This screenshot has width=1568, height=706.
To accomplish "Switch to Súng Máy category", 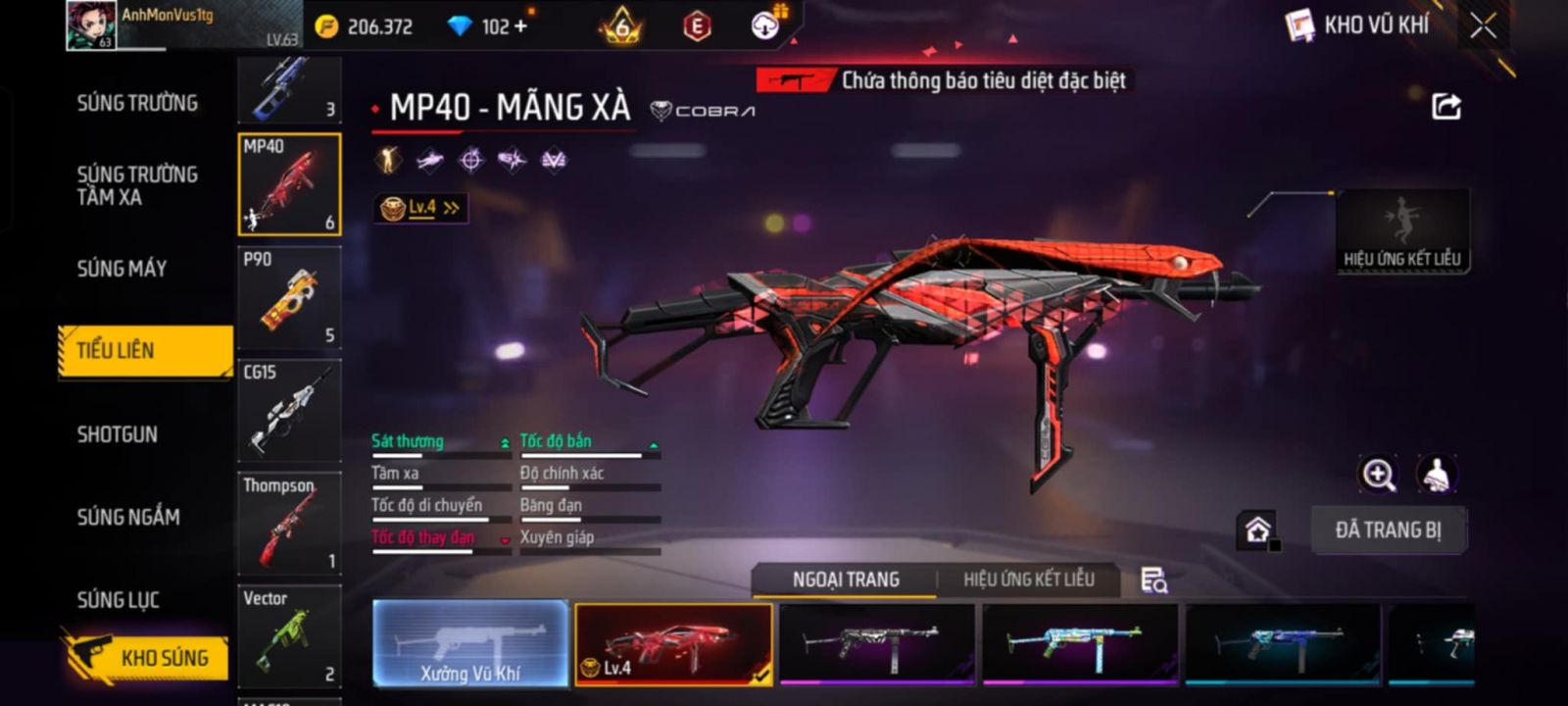I will [x=122, y=269].
